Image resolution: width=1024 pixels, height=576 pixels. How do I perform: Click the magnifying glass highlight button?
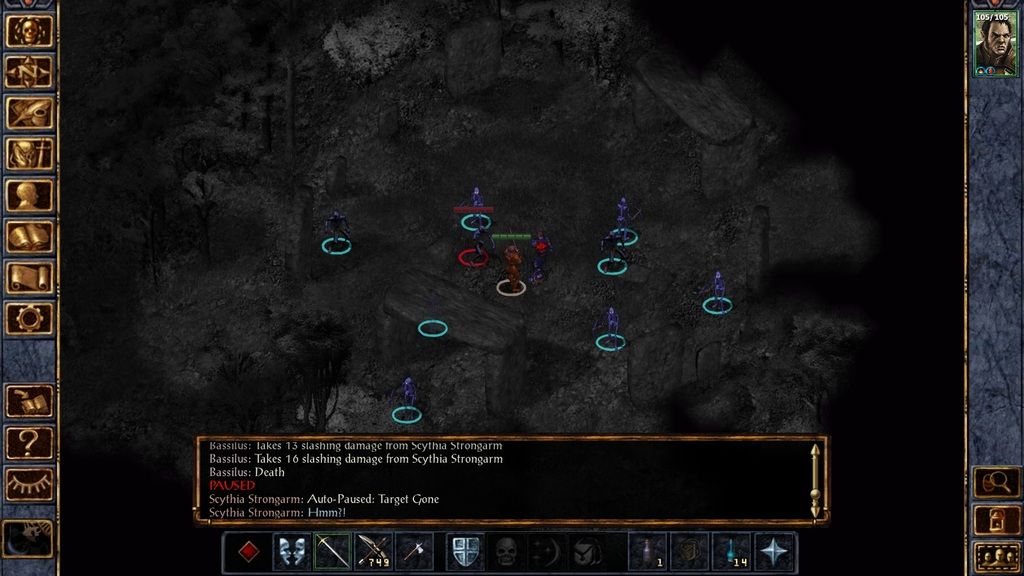click(996, 483)
